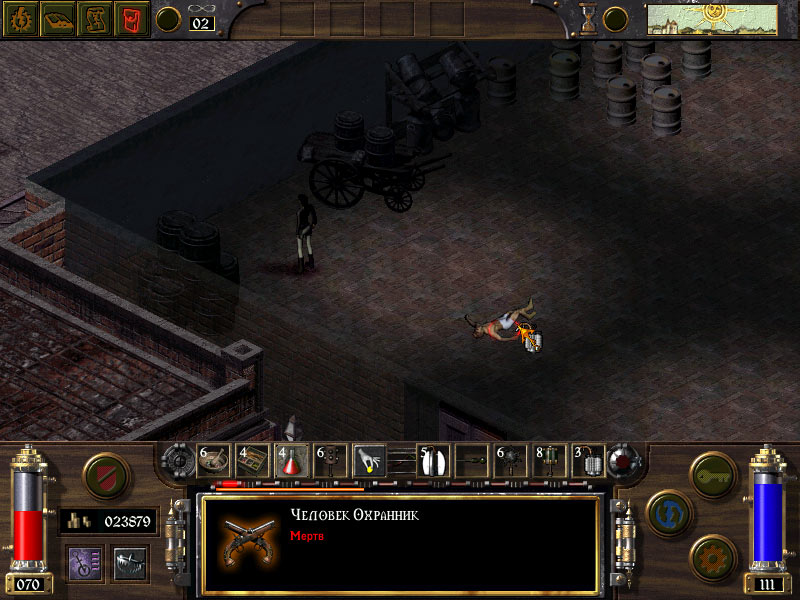The width and height of the screenshot is (800, 600).
Task: Click the blue circular arrows button
Action: (x=665, y=510)
